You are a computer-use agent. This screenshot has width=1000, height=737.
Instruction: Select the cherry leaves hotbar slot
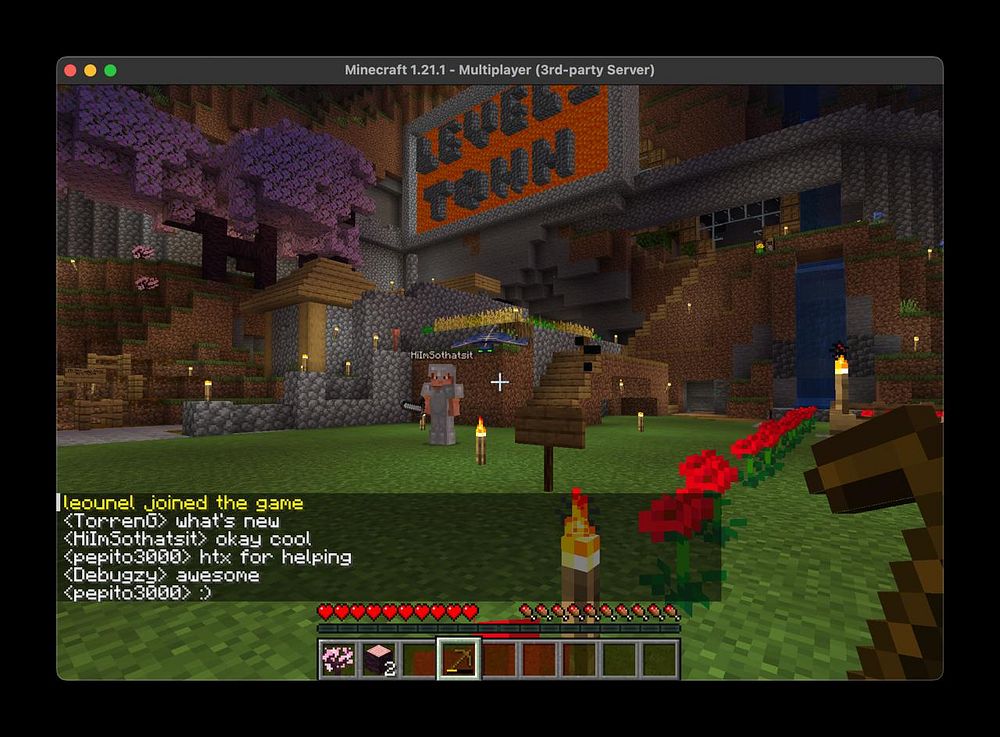click(x=339, y=659)
